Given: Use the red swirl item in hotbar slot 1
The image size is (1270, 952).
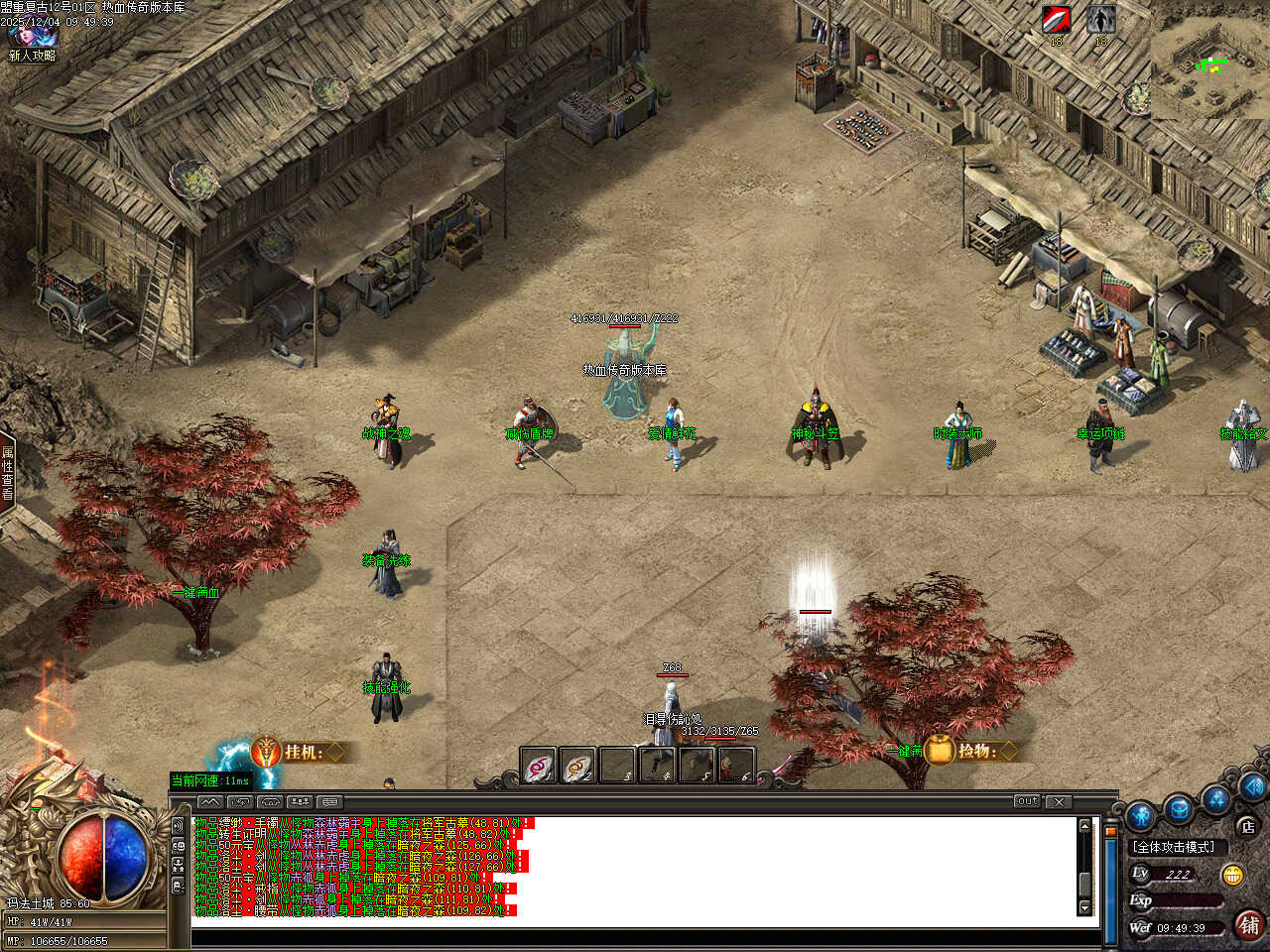Looking at the screenshot, I should (539, 767).
